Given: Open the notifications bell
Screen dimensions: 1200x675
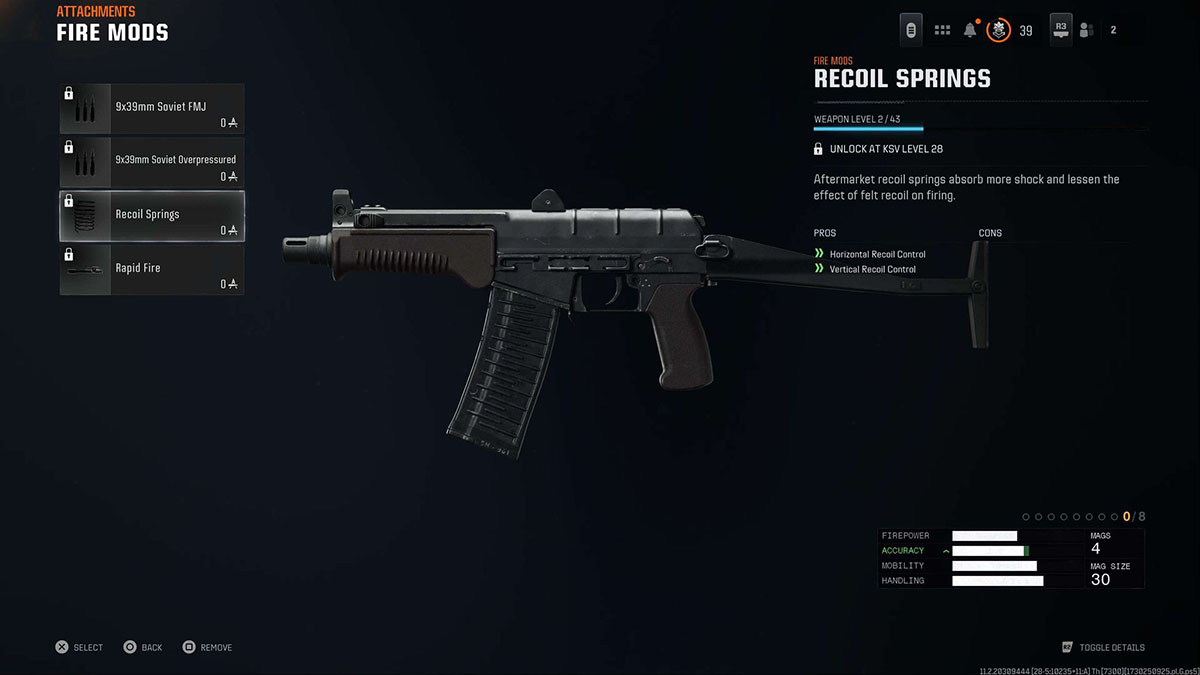Looking at the screenshot, I should pyautogui.click(x=970, y=30).
